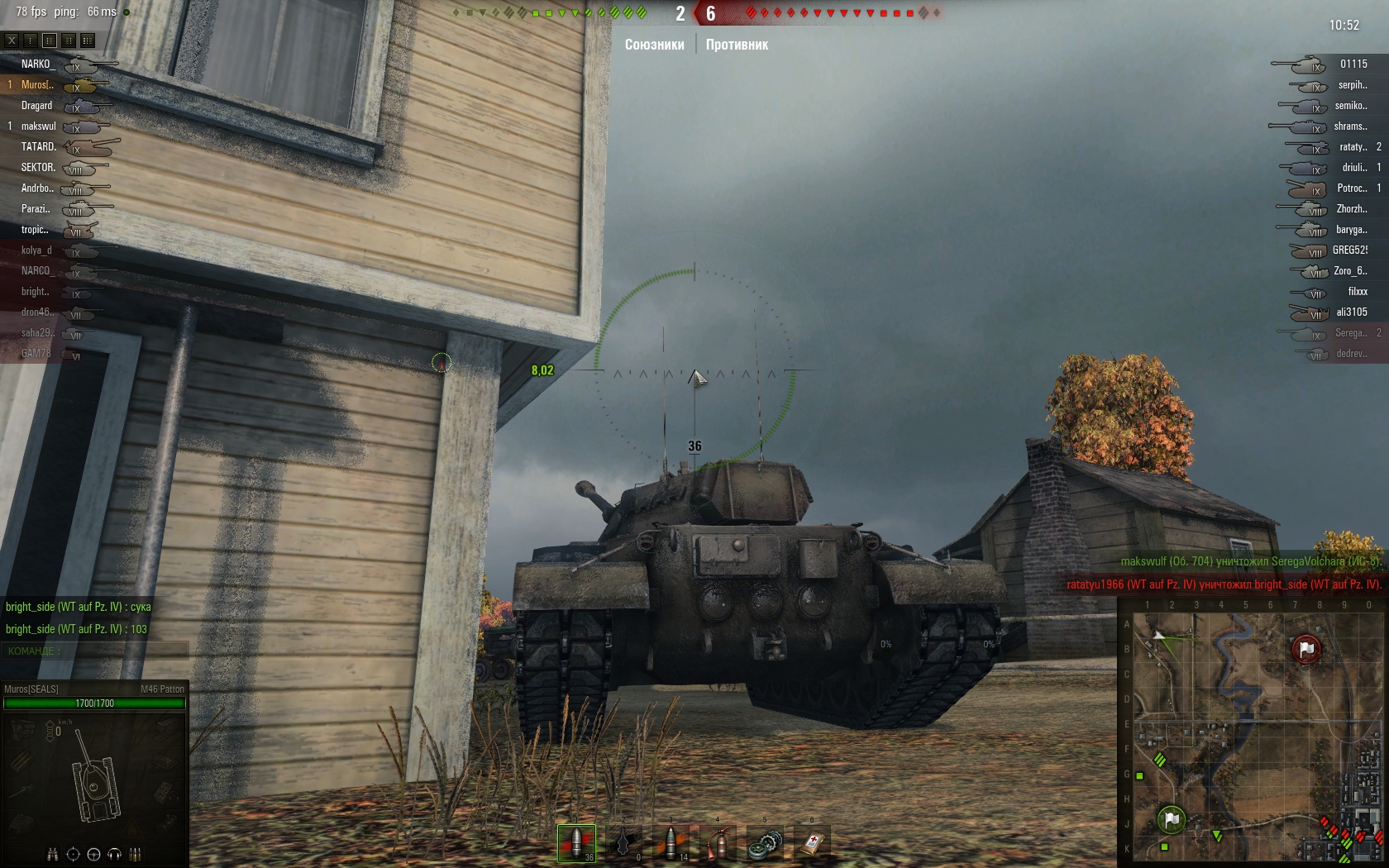Select enemy player 01115 in the list
The image size is (1389, 868).
click(x=1353, y=64)
